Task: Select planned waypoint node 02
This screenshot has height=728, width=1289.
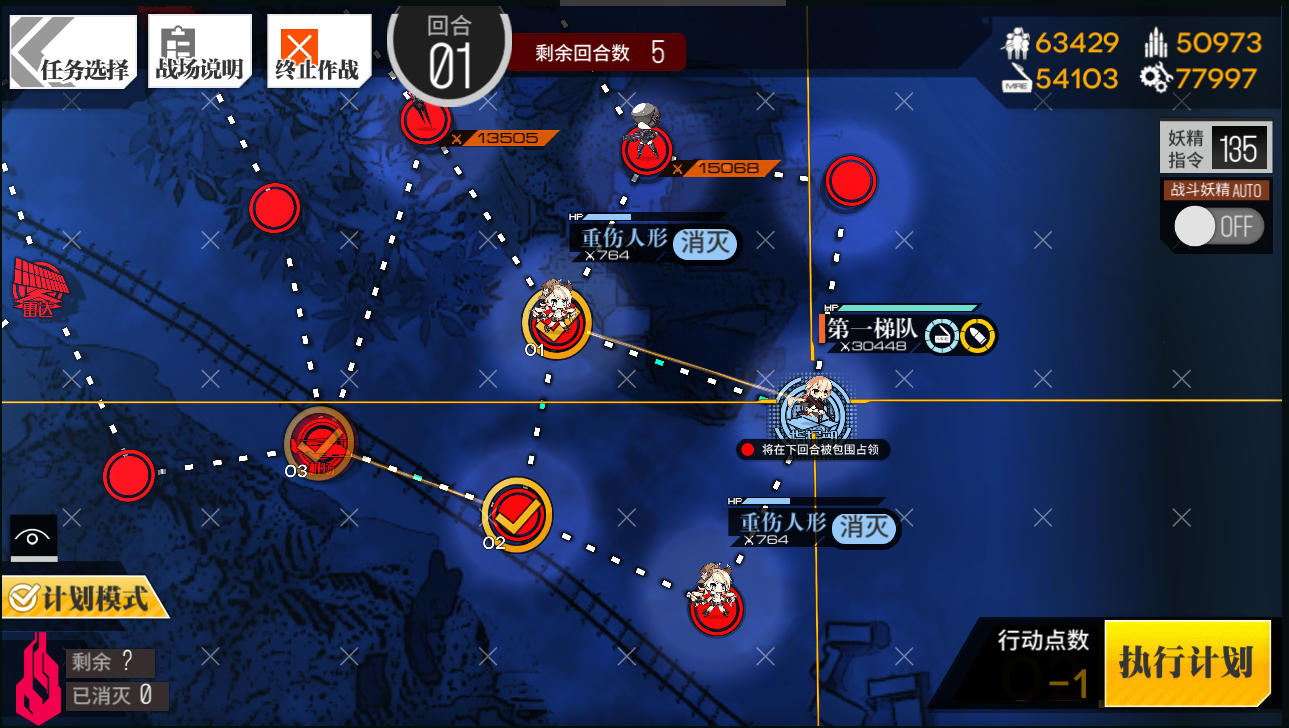Action: coord(516,512)
